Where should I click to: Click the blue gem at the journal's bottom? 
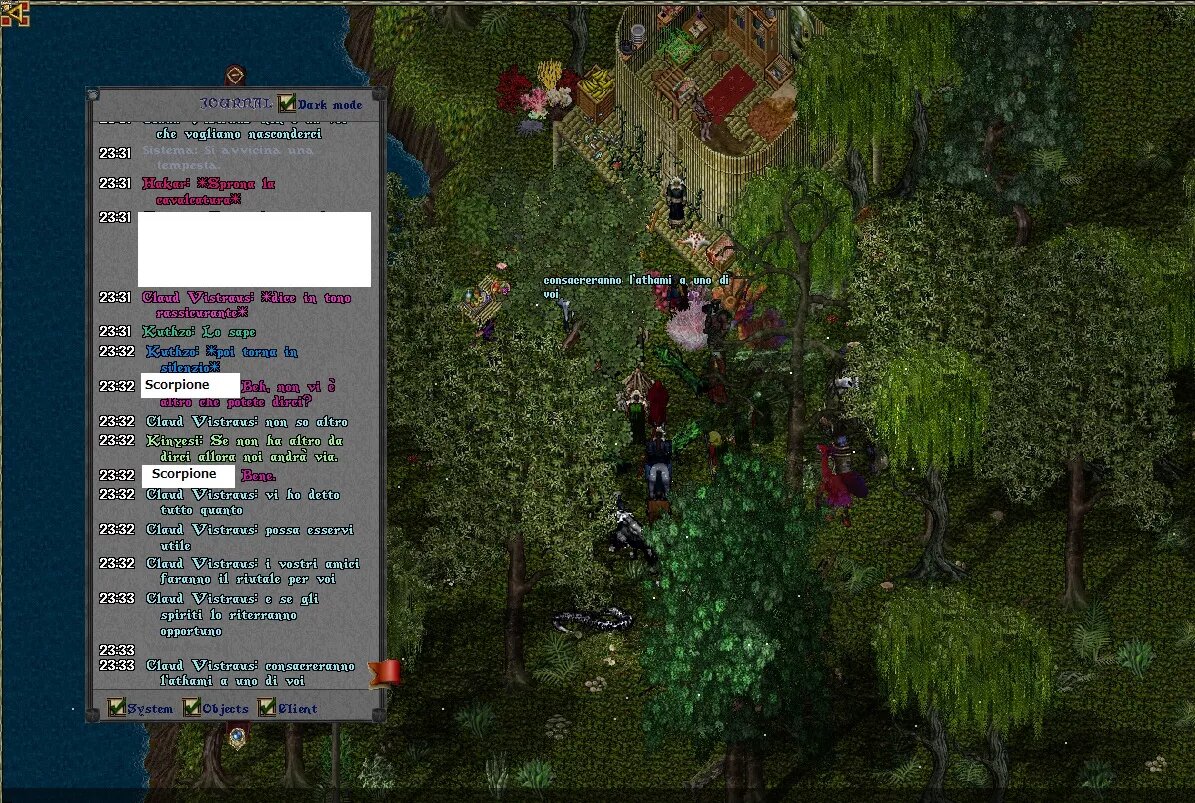point(237,737)
